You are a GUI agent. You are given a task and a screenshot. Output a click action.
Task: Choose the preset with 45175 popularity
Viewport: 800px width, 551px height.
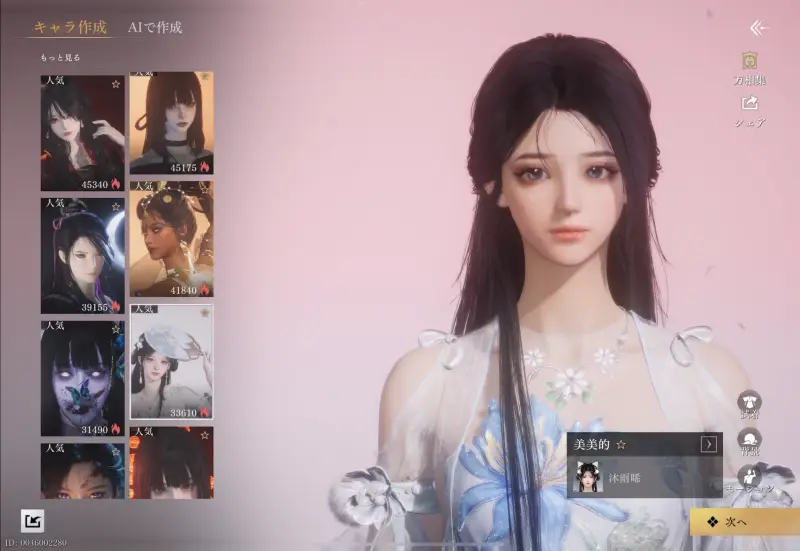(171, 121)
